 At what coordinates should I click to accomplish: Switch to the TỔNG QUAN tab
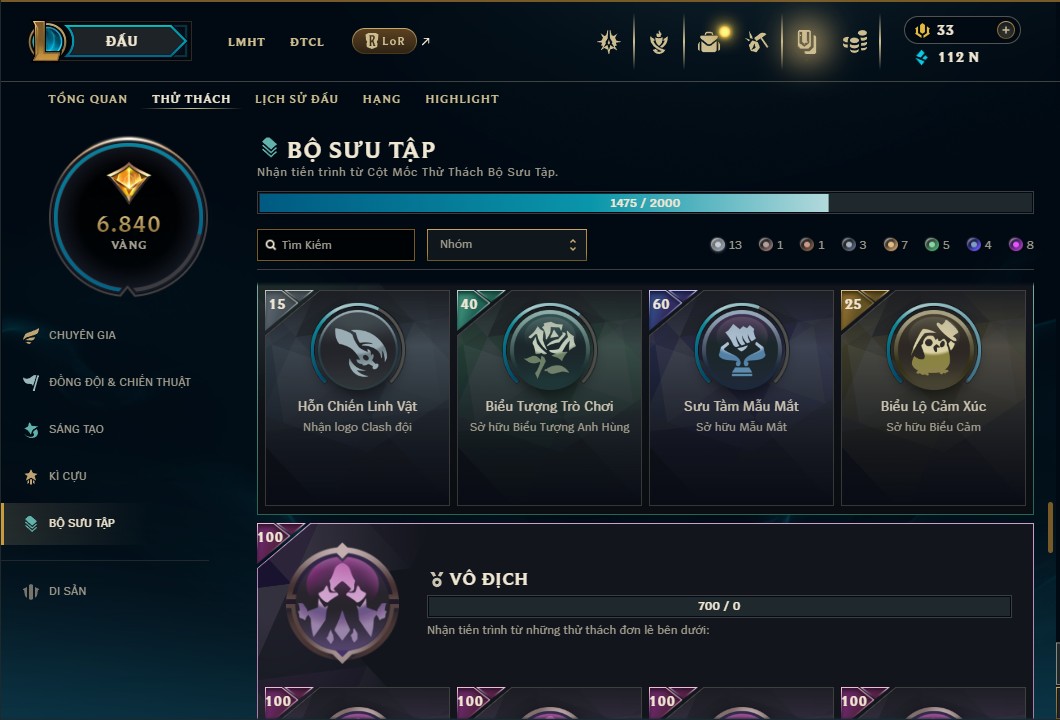88,99
